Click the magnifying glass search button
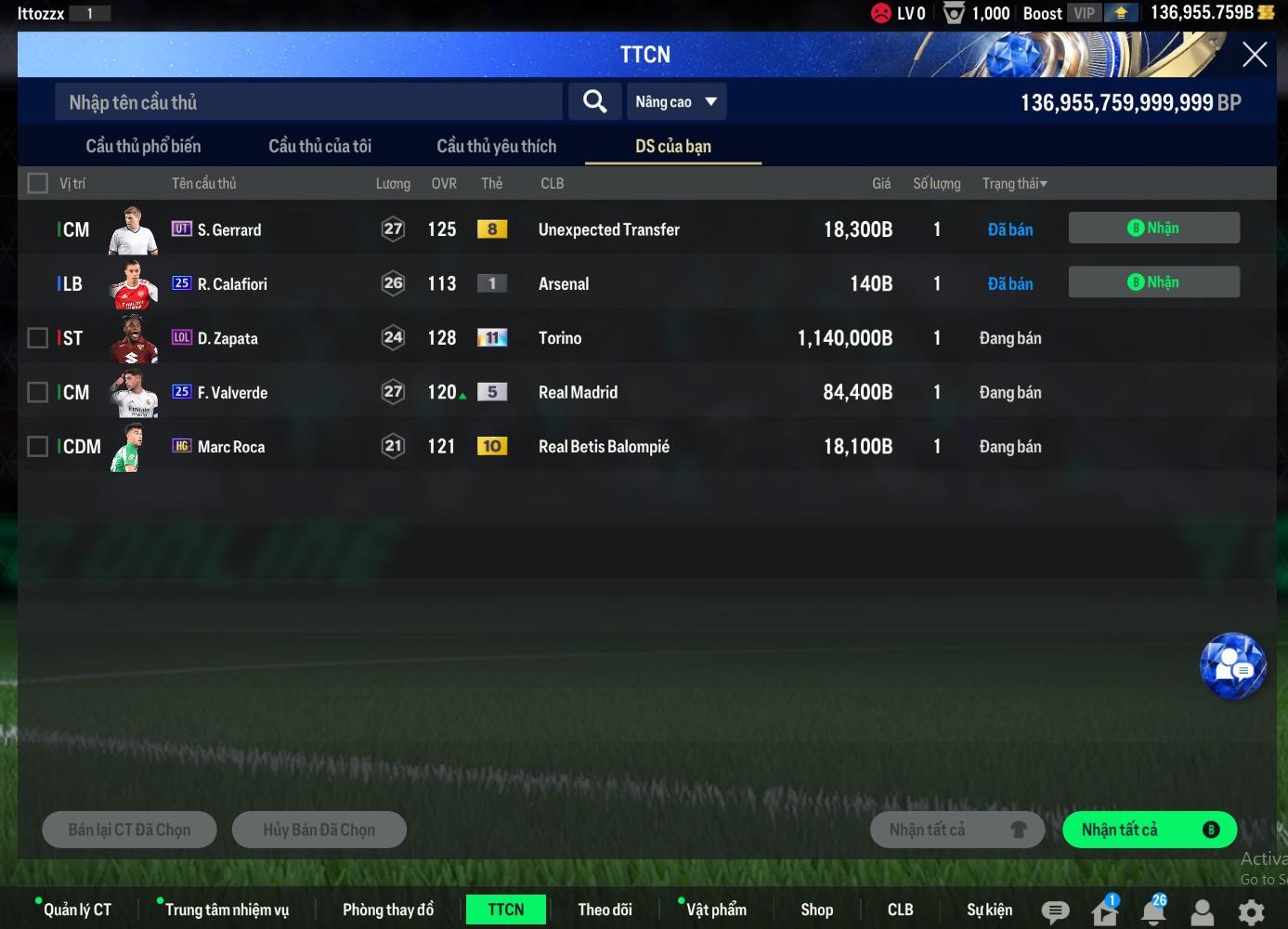 tap(594, 101)
